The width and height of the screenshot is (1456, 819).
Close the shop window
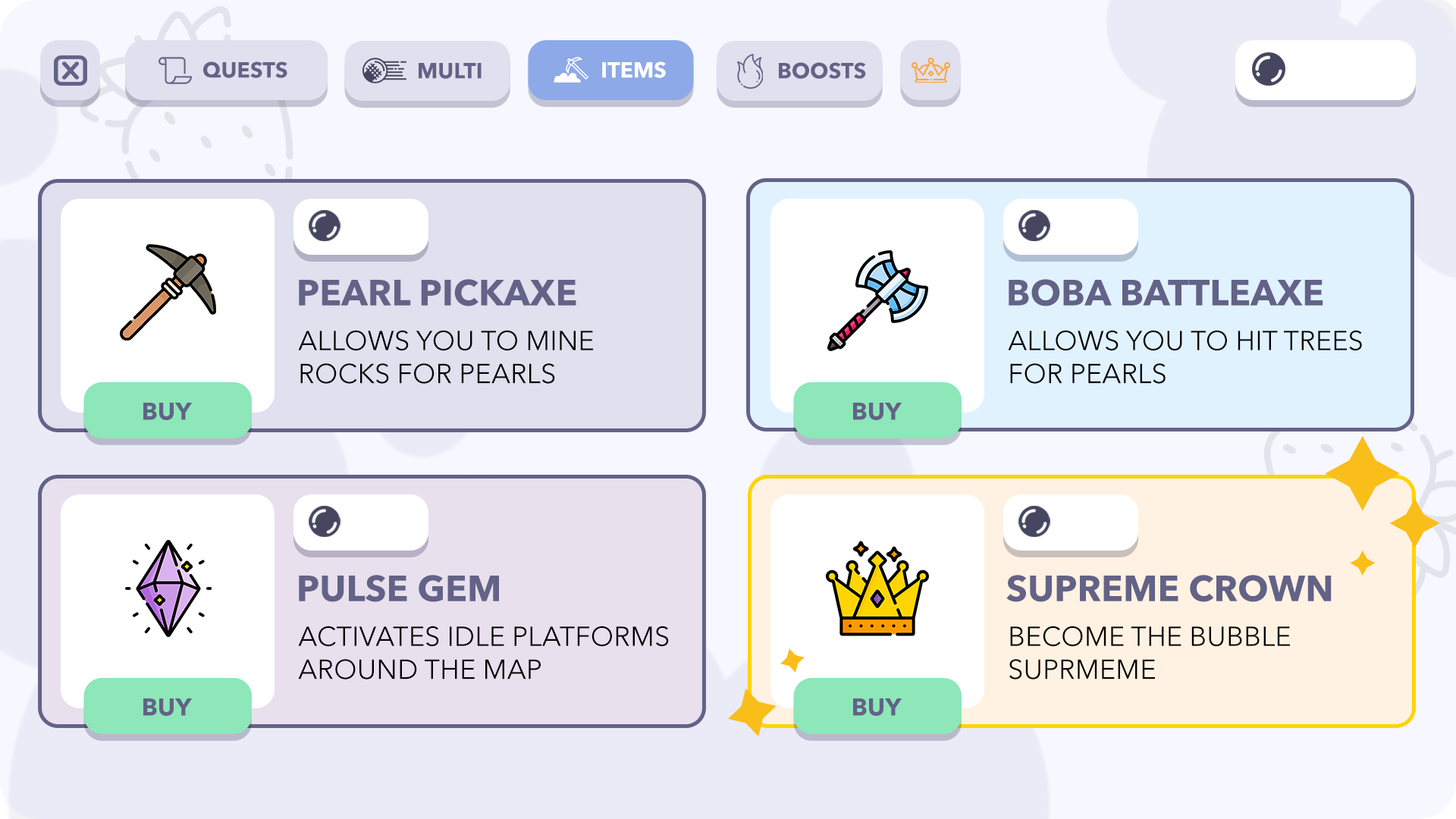click(x=70, y=71)
